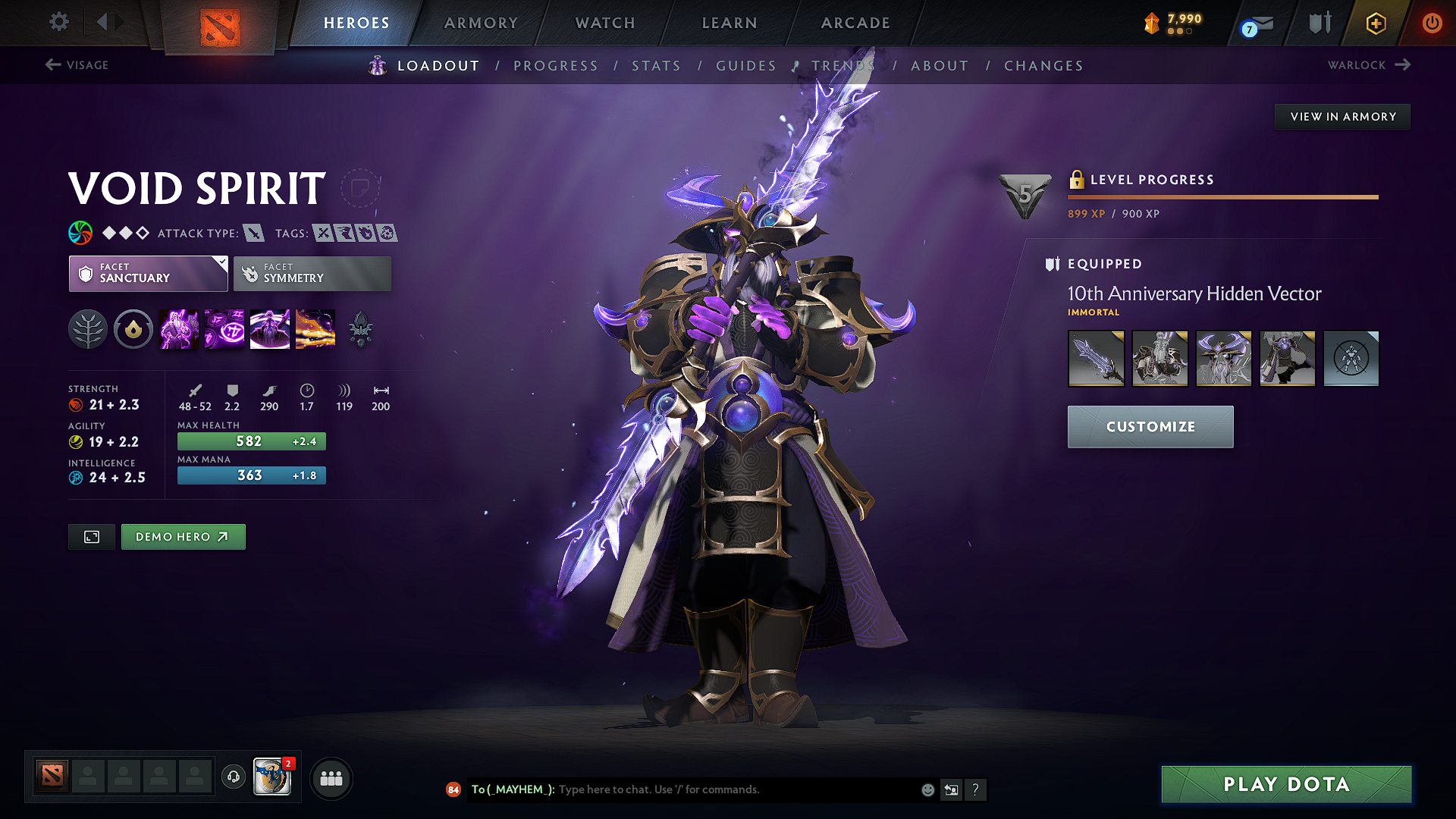This screenshot has width=1456, height=819.
Task: Click the Aghanim's Scepter upgrade icon
Action: (x=360, y=329)
